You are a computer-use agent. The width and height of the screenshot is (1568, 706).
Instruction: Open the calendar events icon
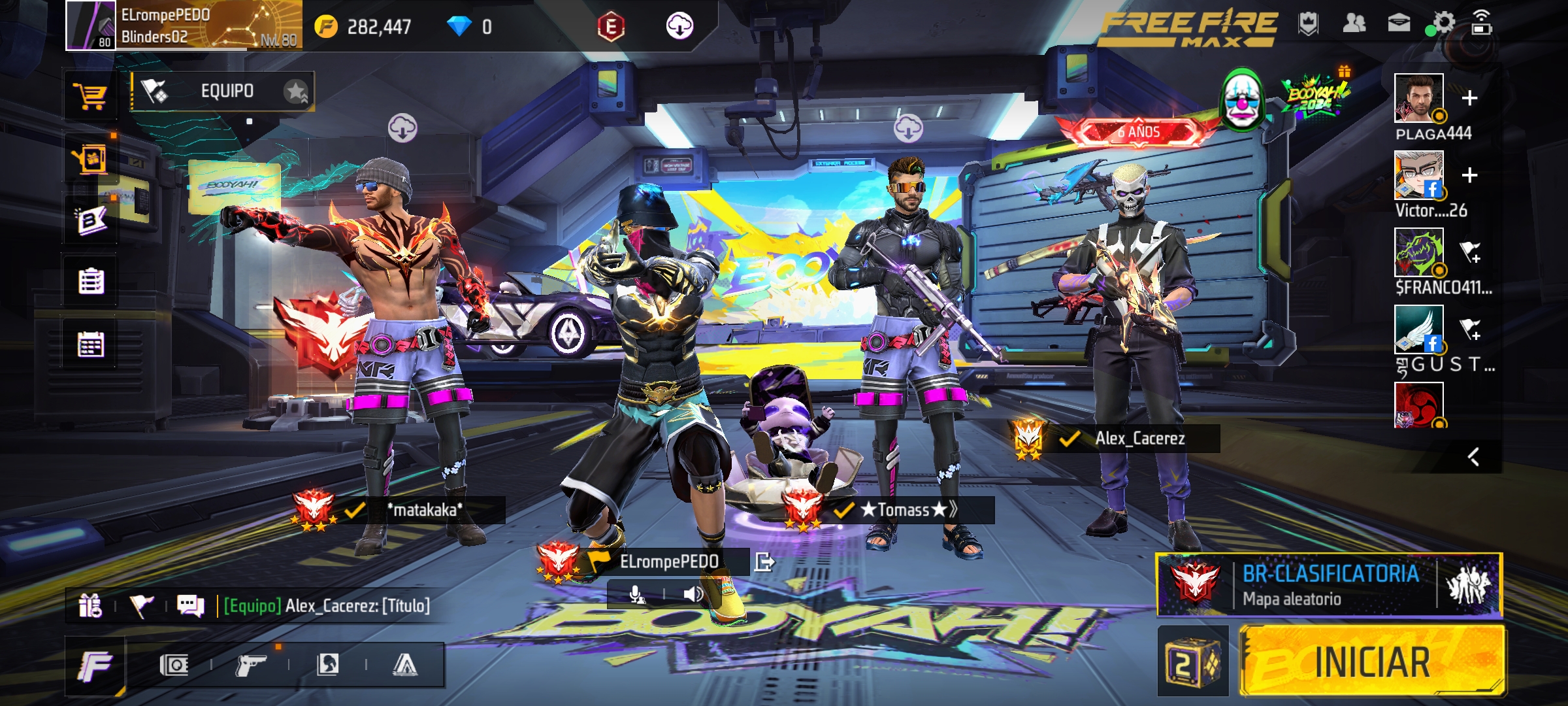coord(91,345)
